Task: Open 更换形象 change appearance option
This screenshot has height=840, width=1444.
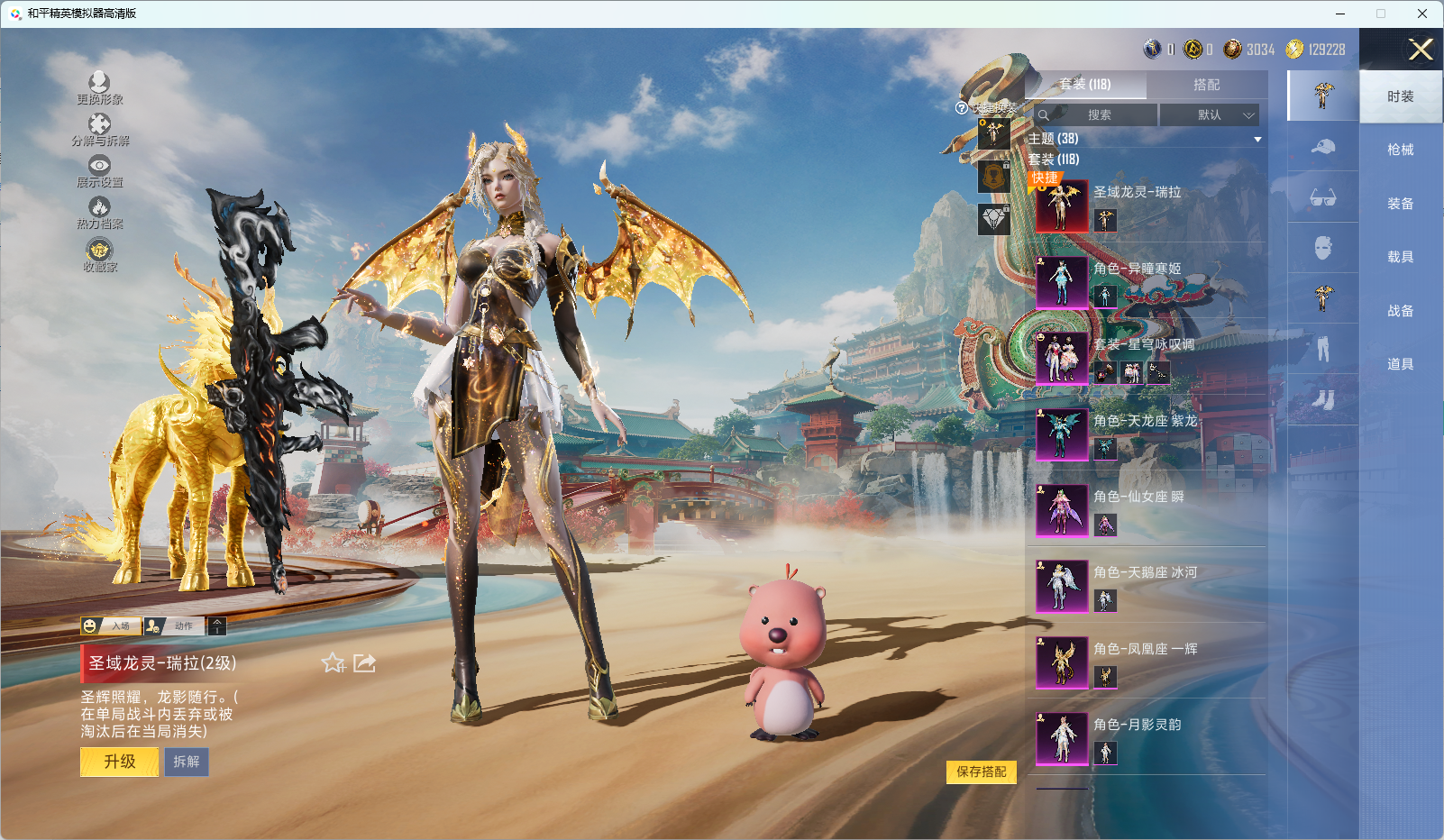Action: click(99, 87)
